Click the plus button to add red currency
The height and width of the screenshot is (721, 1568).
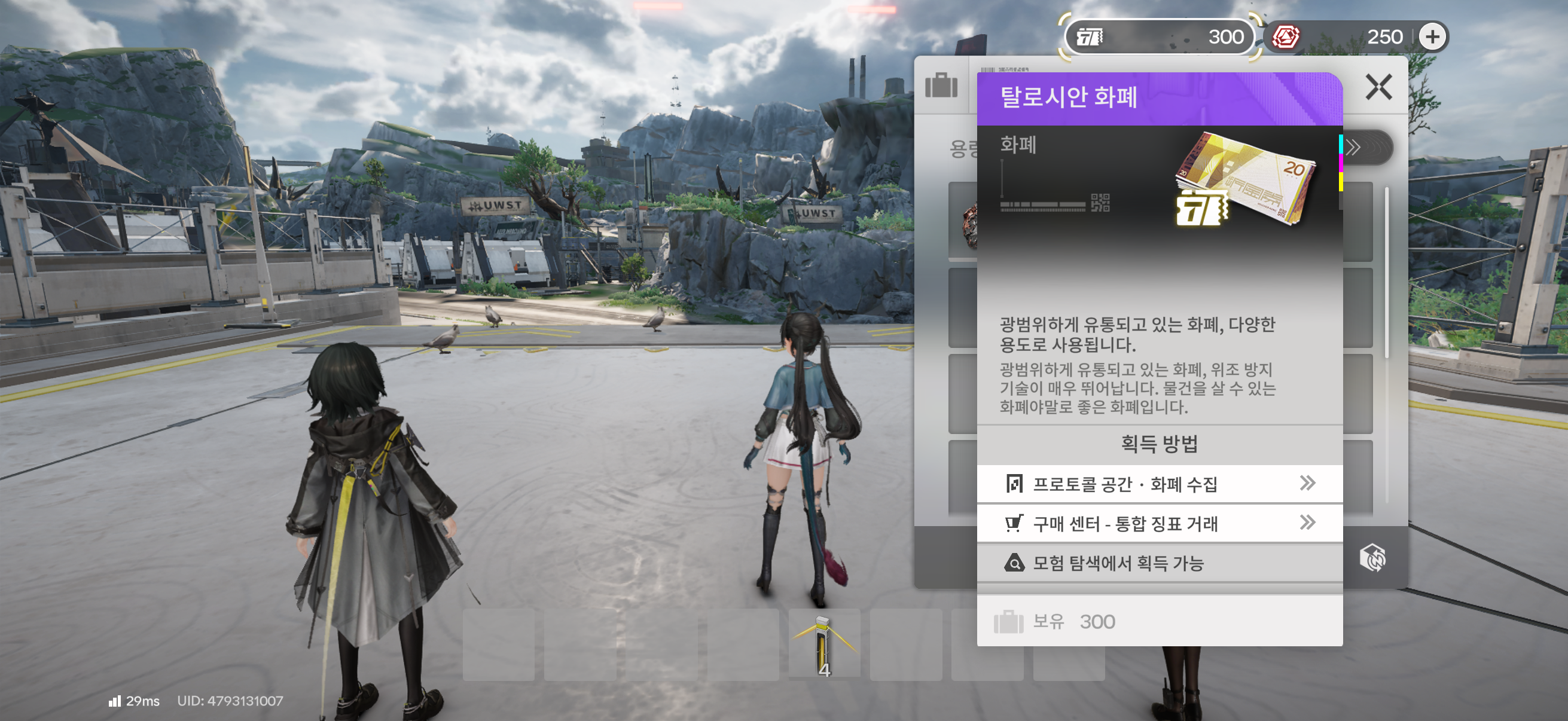(1432, 37)
